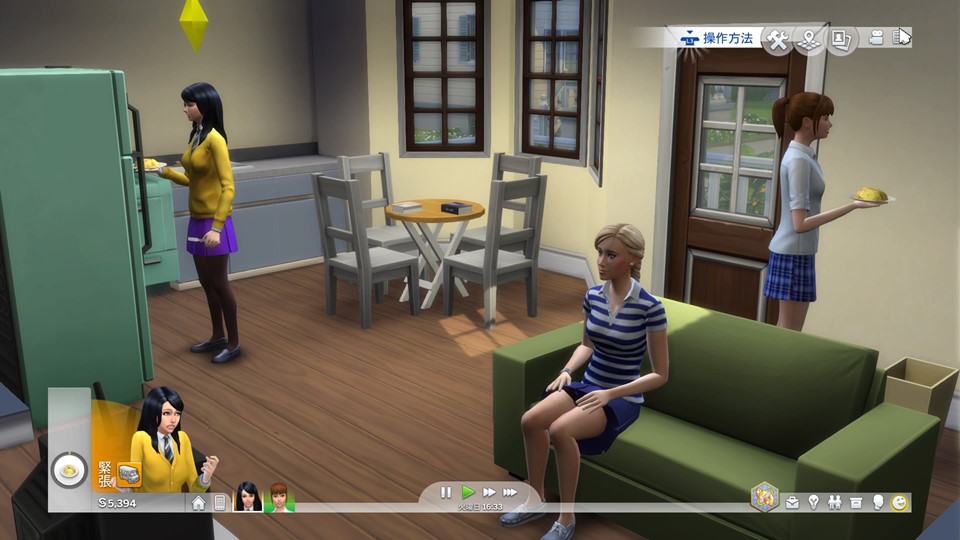Open the household gallery photos icon
This screenshot has width=960, height=540.
841,39
